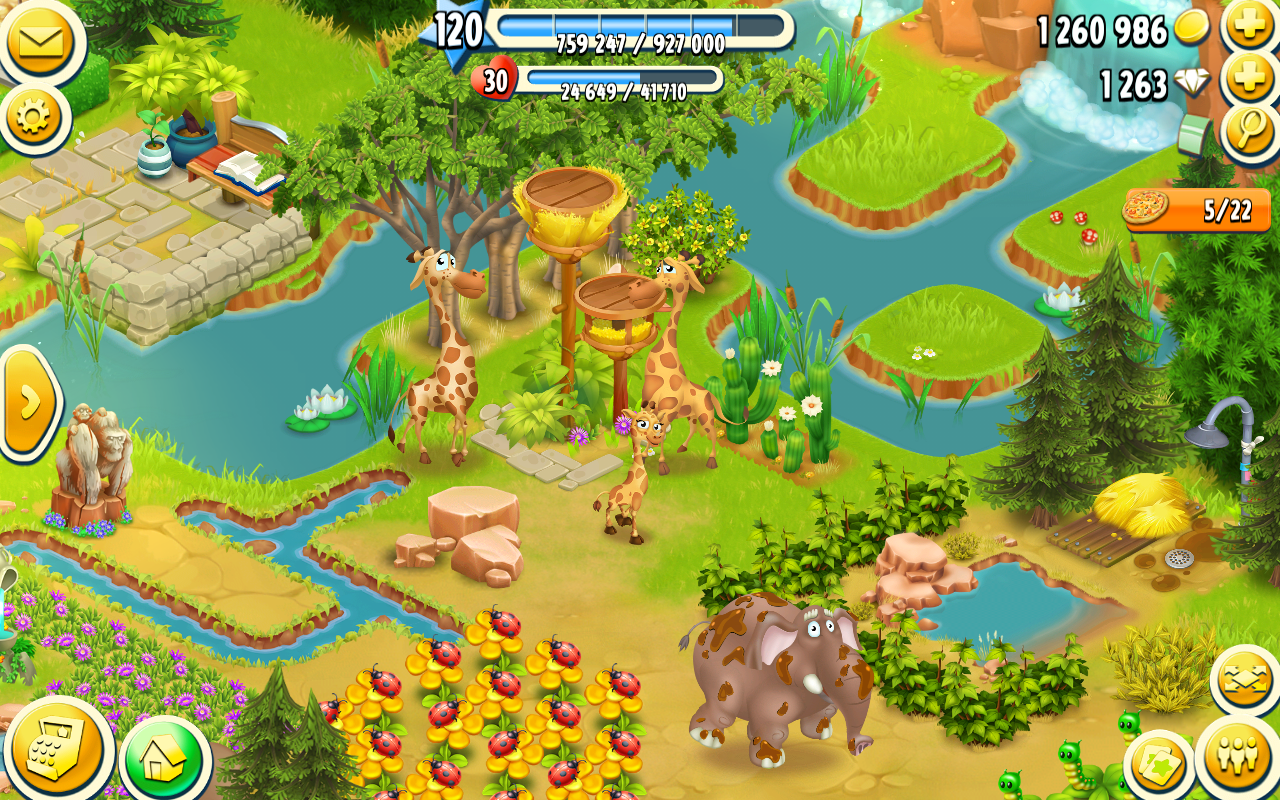This screenshot has height=800, width=1280.
Task: Open the cash register shop button
Action: pos(56,750)
